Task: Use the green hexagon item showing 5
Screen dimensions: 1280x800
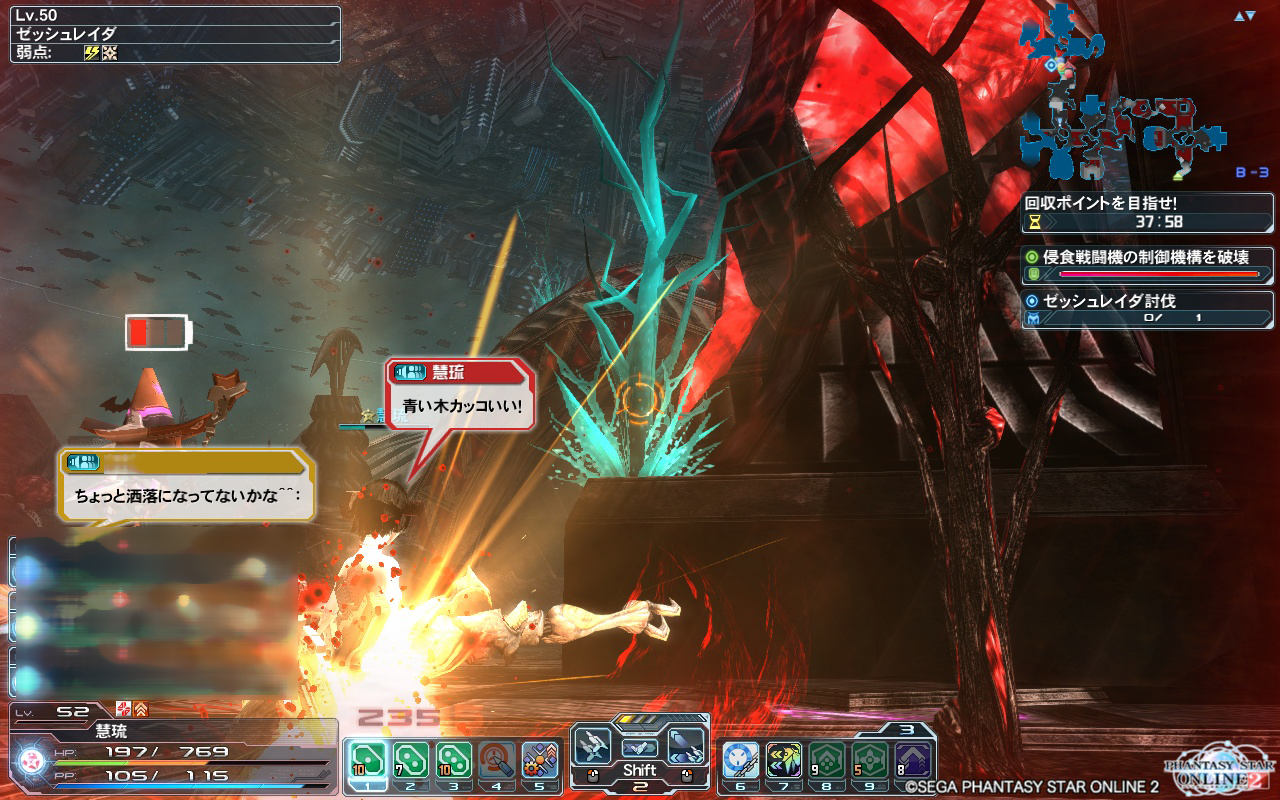Action: [870, 760]
